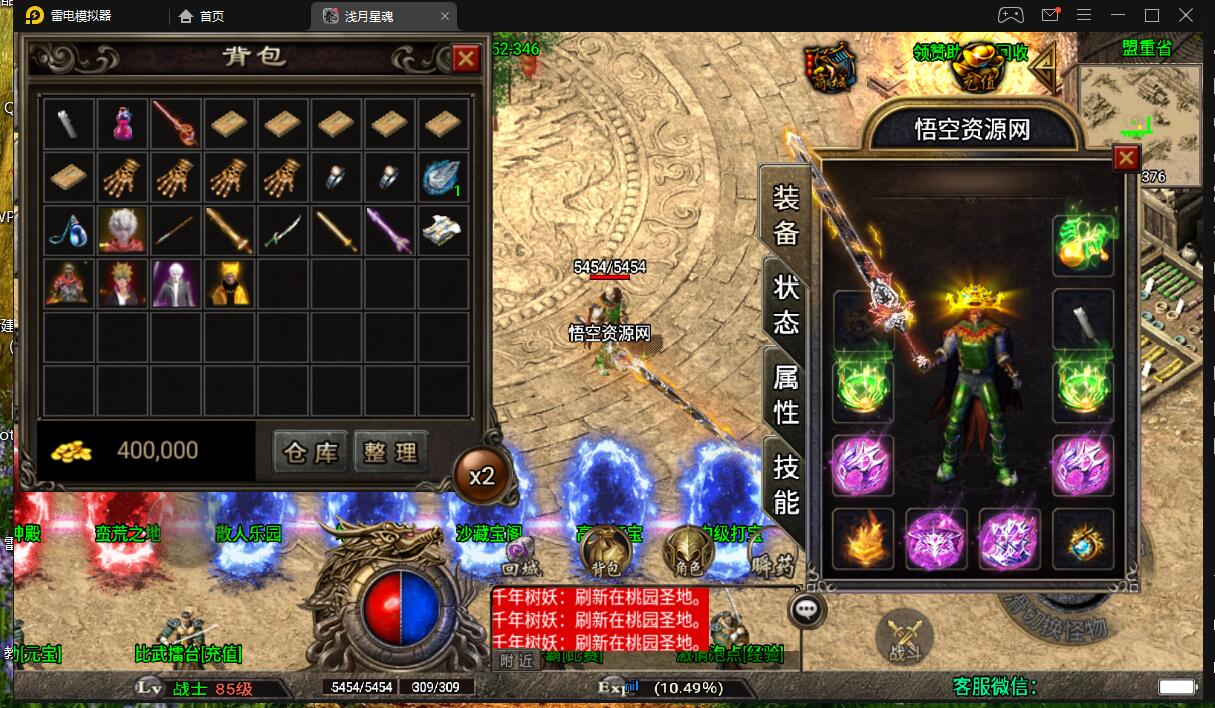The width and height of the screenshot is (1215, 708).
Task: Close the character equipment panel
Action: [1127, 158]
